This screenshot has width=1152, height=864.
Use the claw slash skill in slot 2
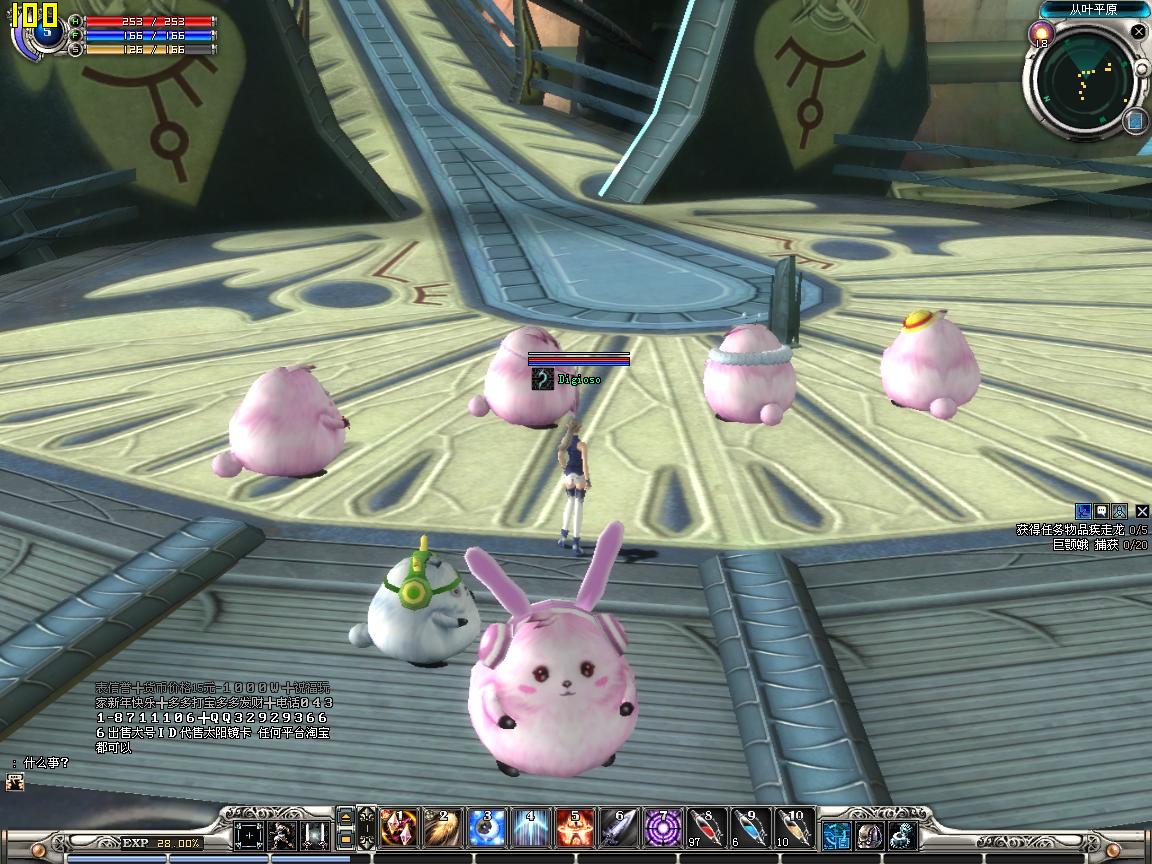pos(443,828)
